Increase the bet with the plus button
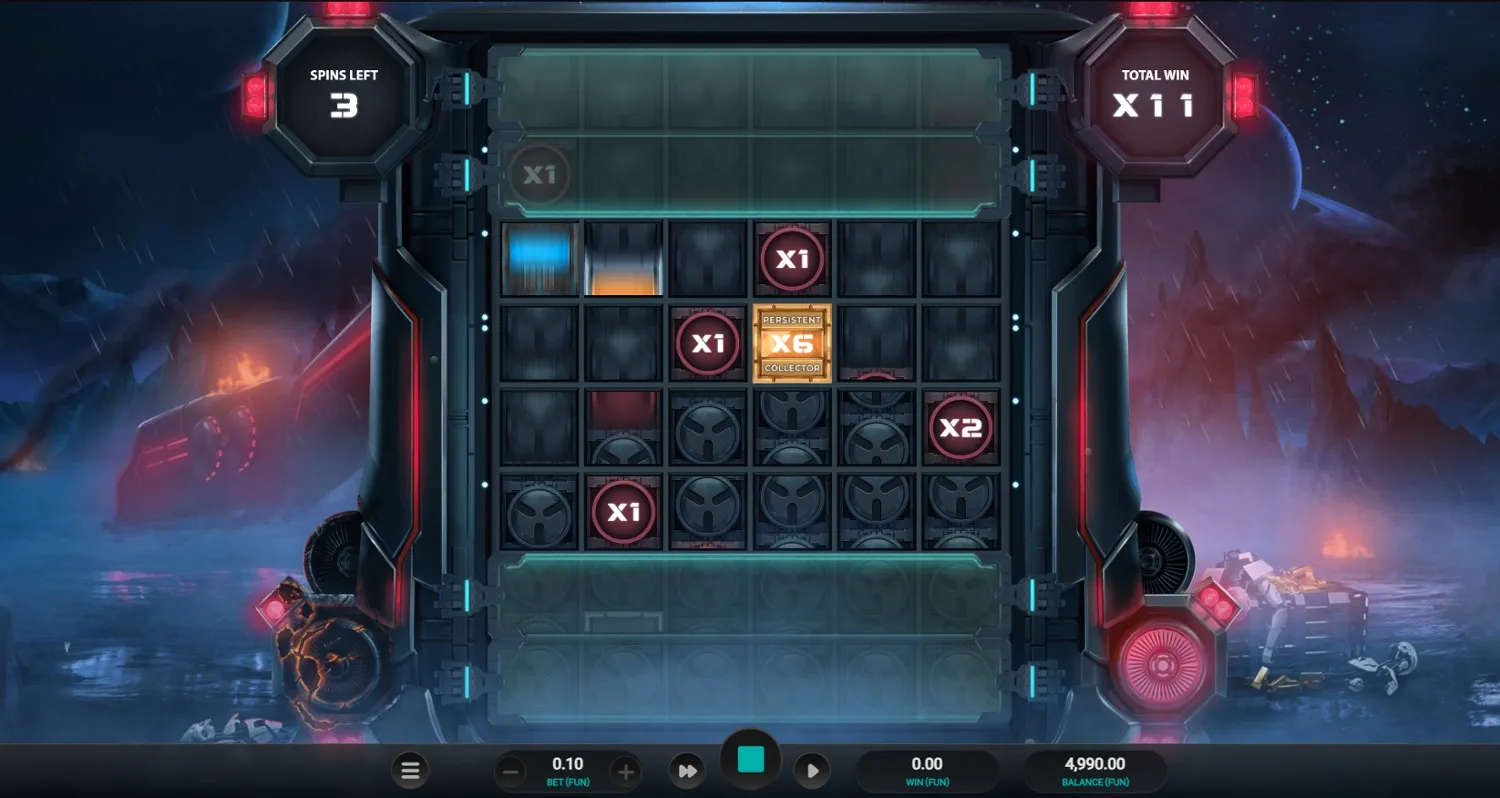The width and height of the screenshot is (1500, 798). coord(625,770)
